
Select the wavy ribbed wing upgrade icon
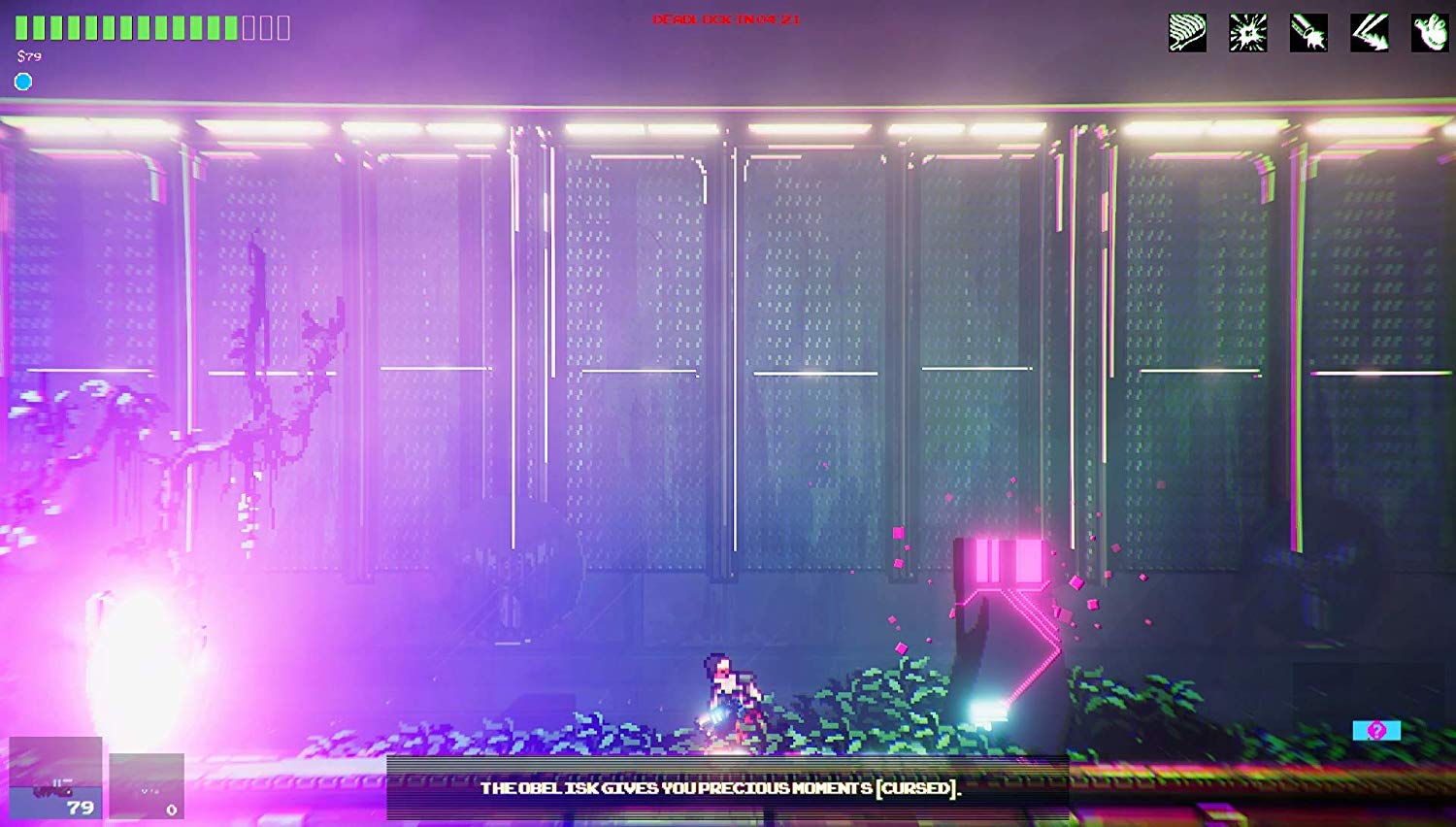point(1187,33)
